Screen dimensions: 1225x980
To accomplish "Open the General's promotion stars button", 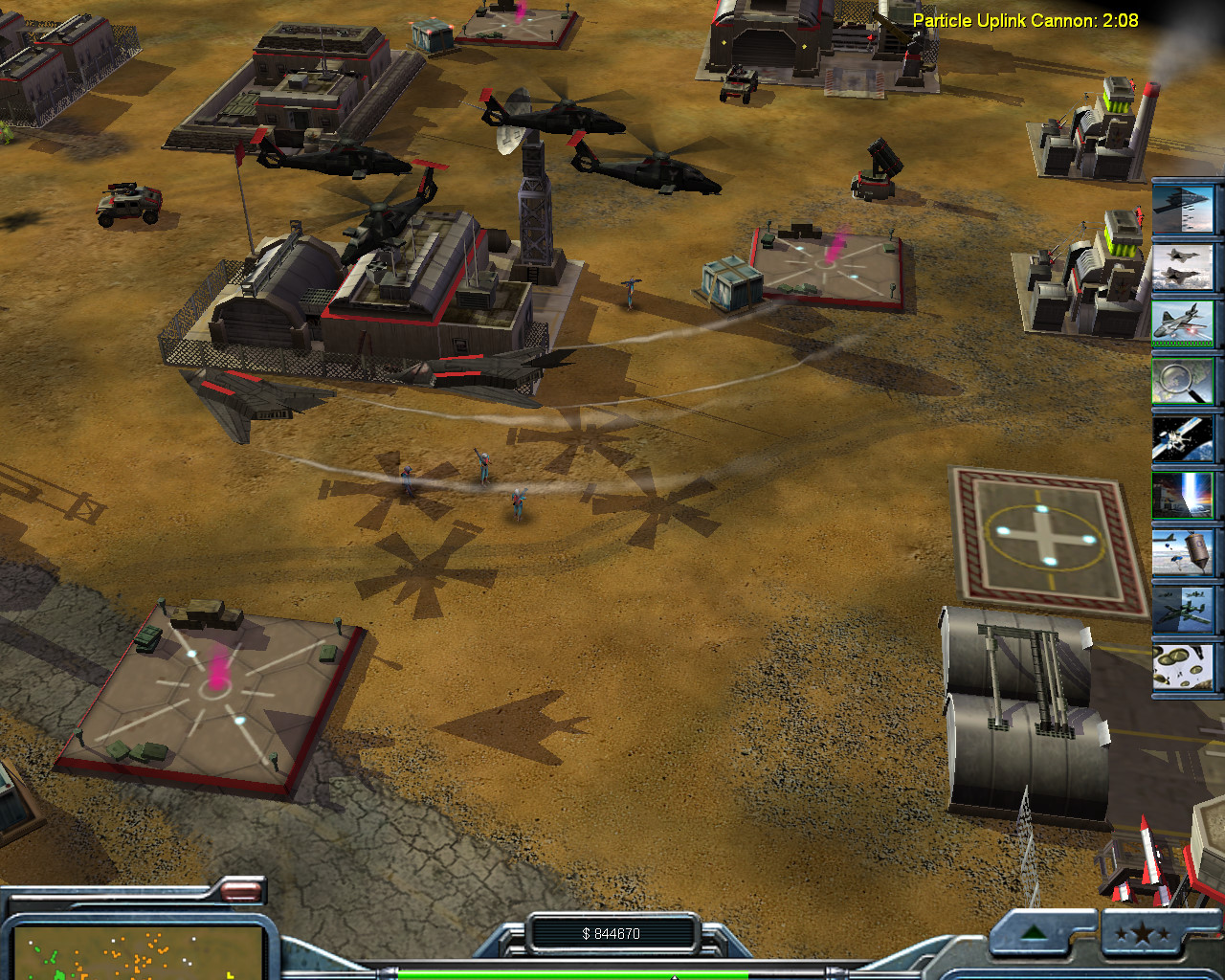I will 1141,933.
